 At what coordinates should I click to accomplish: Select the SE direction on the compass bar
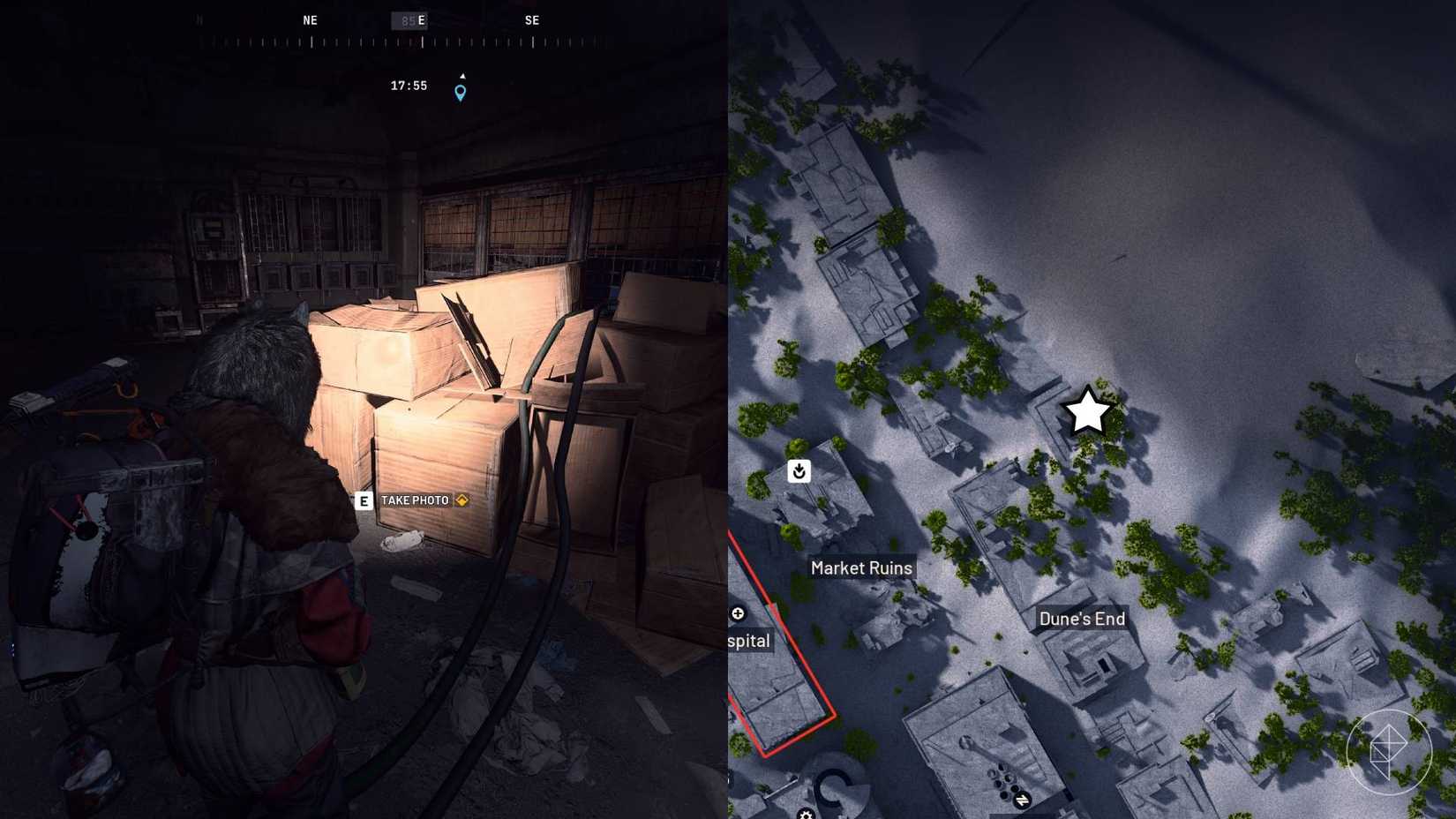click(x=532, y=19)
